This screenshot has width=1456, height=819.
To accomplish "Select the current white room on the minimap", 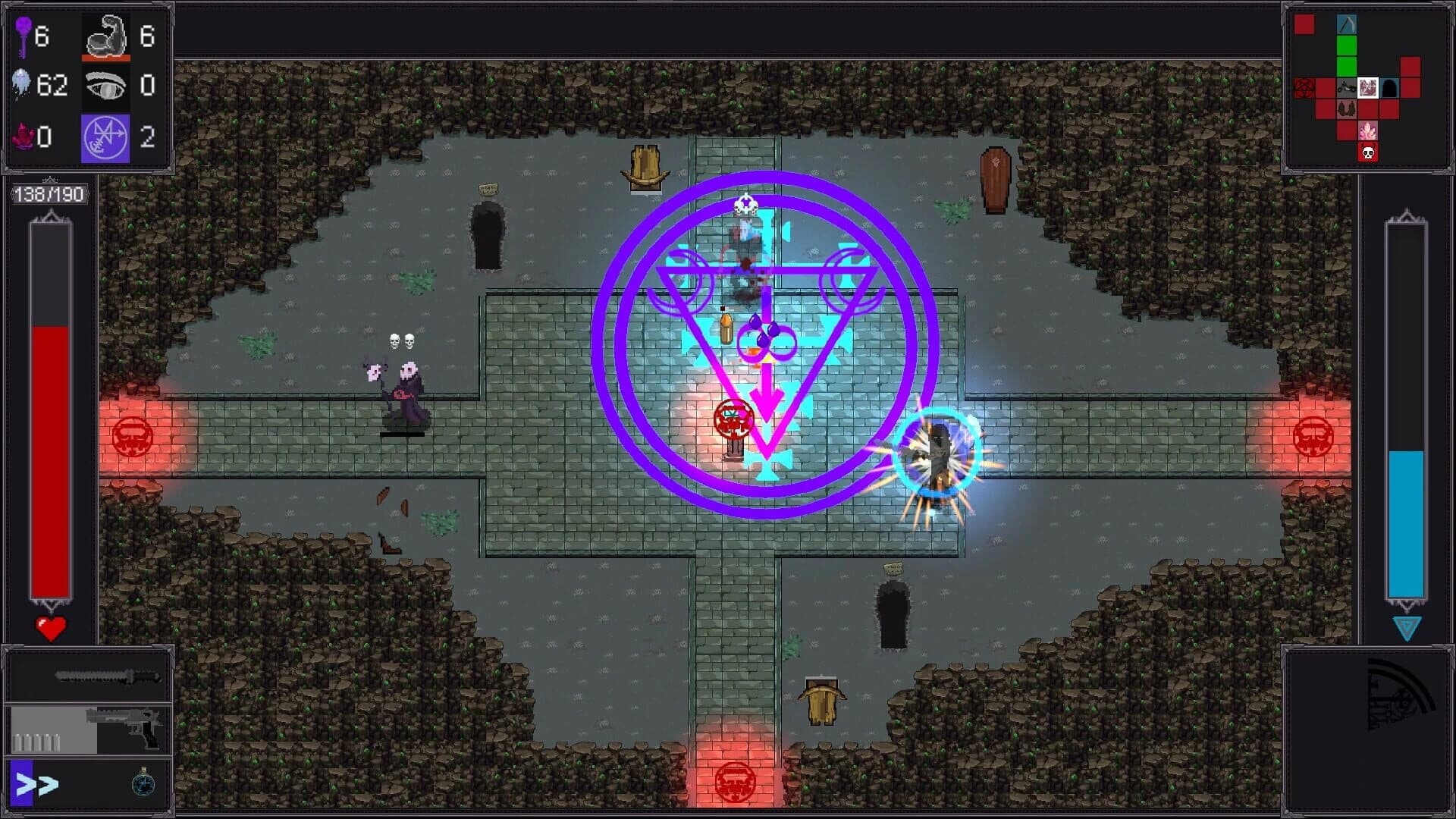I will pos(1368,88).
